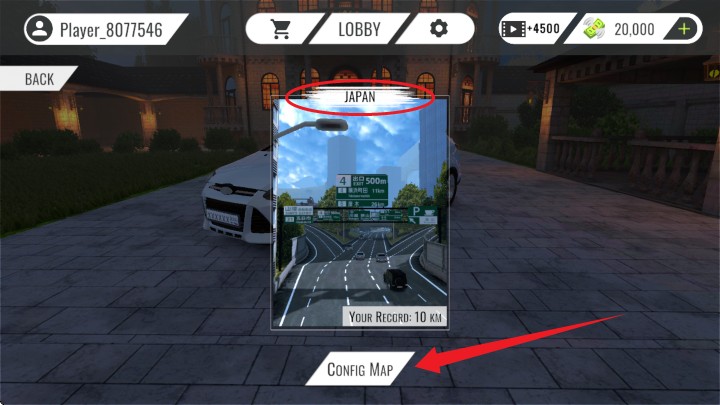The height and width of the screenshot is (405, 720).
Task: Add more cash with green plus
Action: pyautogui.click(x=684, y=29)
